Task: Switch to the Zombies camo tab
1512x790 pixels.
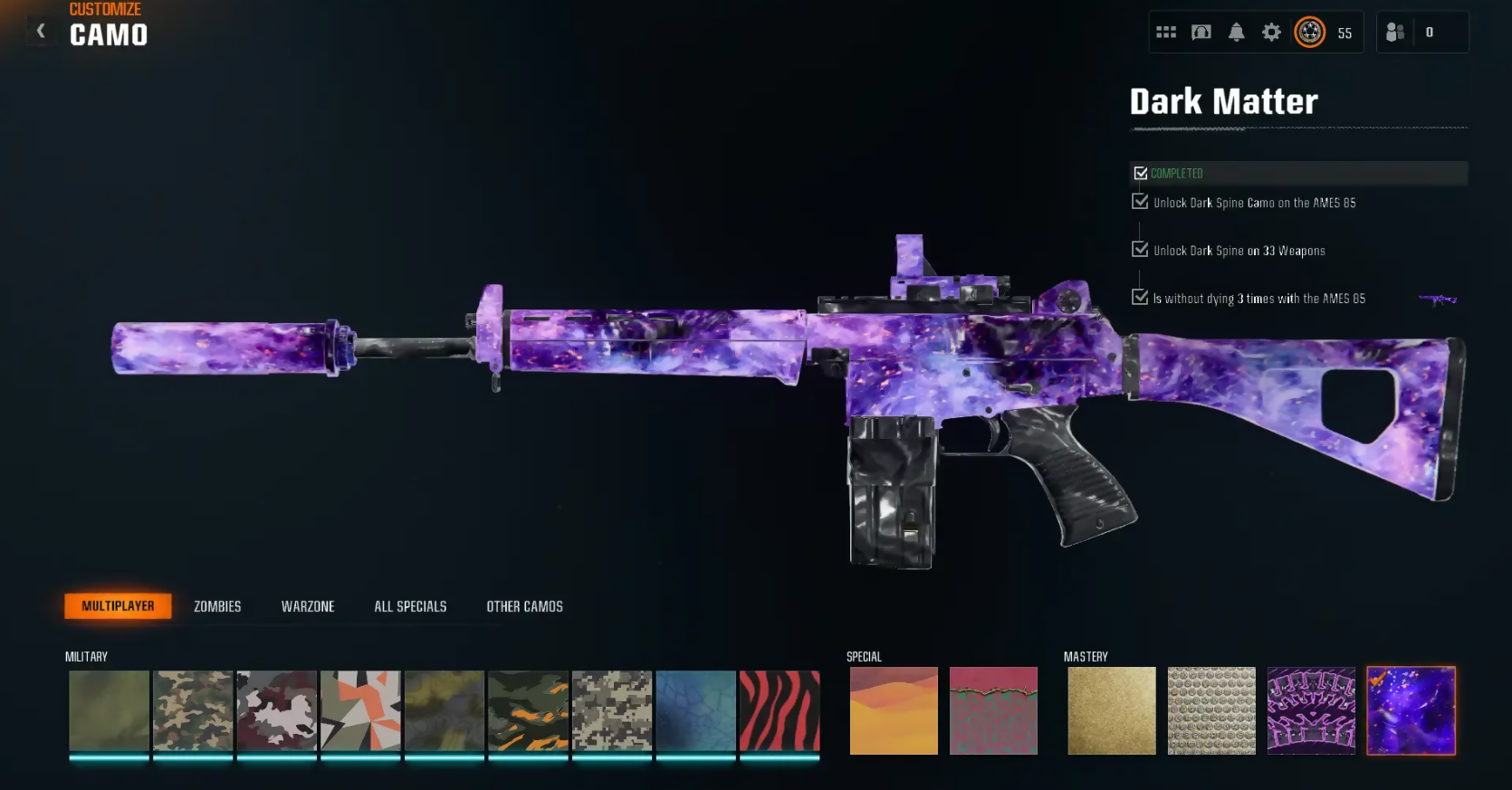Action: click(217, 606)
